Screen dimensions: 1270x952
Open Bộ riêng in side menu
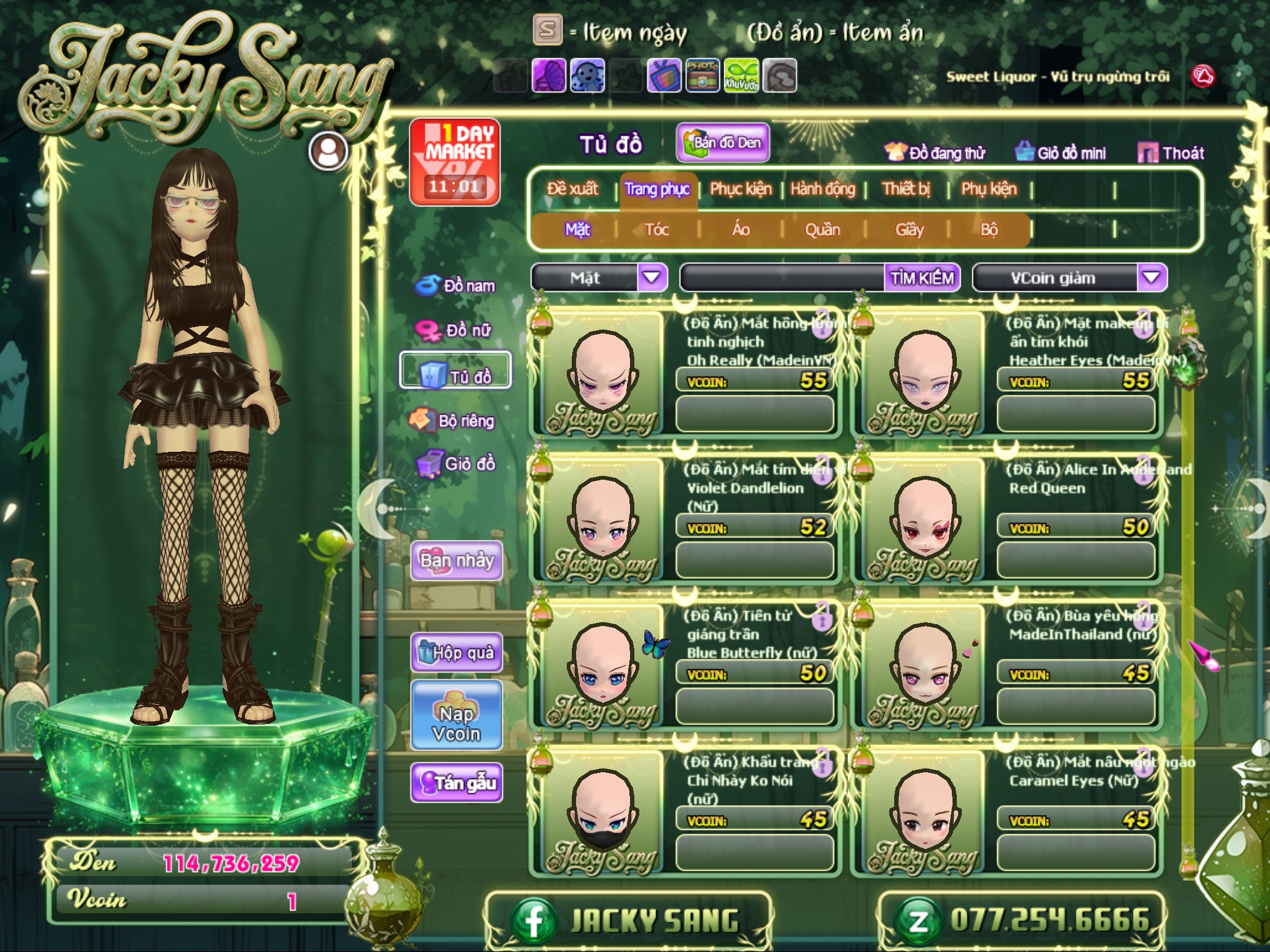(453, 421)
